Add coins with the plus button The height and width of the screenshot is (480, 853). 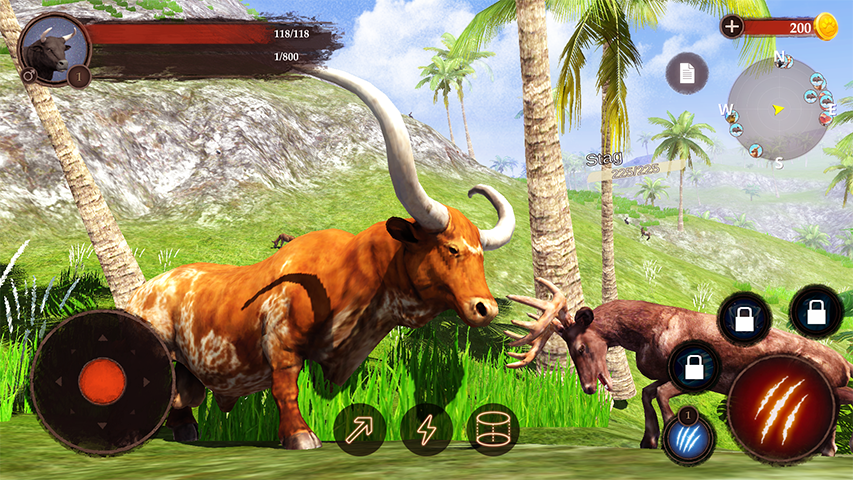coord(732,27)
